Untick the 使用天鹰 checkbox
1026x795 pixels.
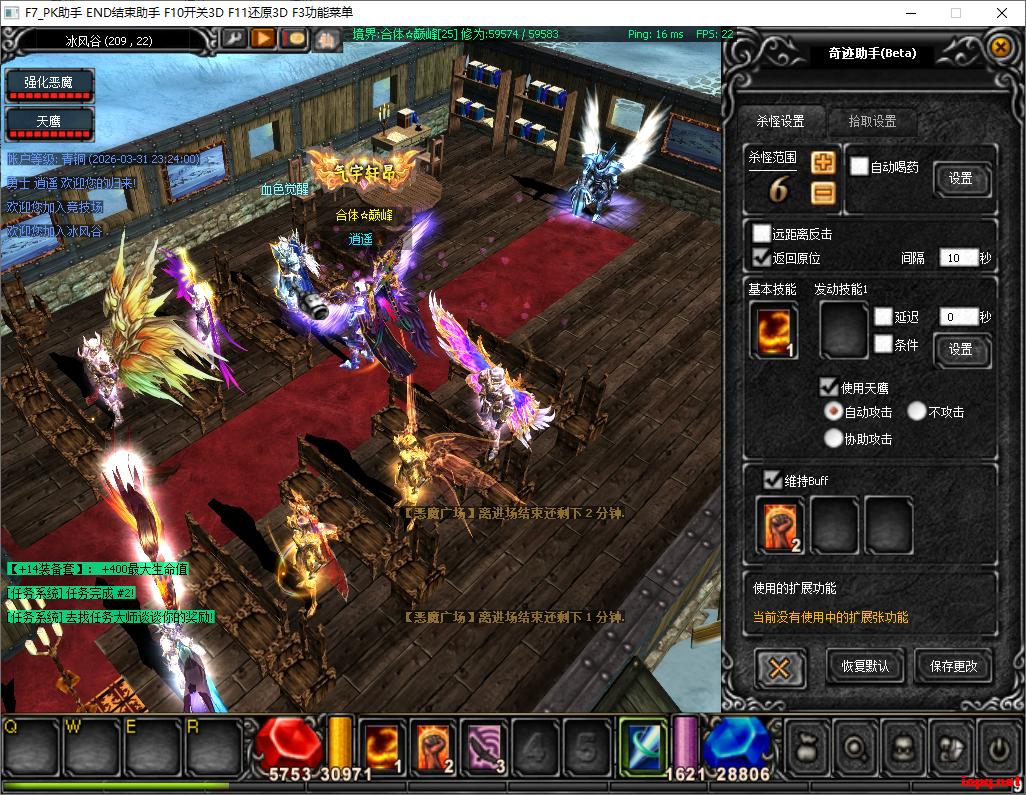829,387
